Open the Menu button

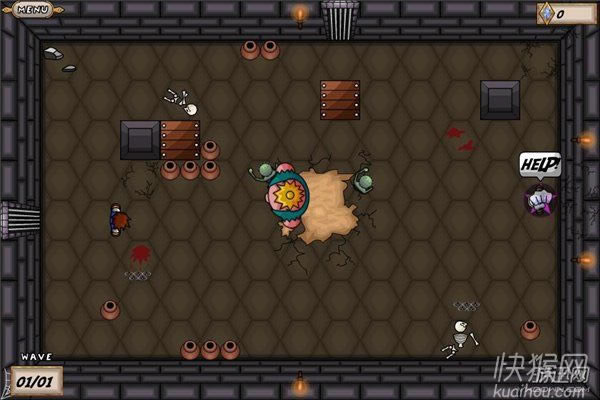point(34,10)
